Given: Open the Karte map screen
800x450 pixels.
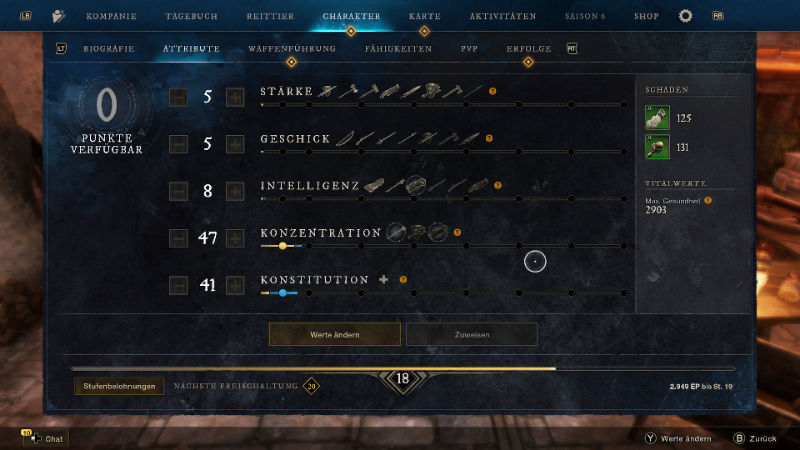Looking at the screenshot, I should tap(425, 16).
